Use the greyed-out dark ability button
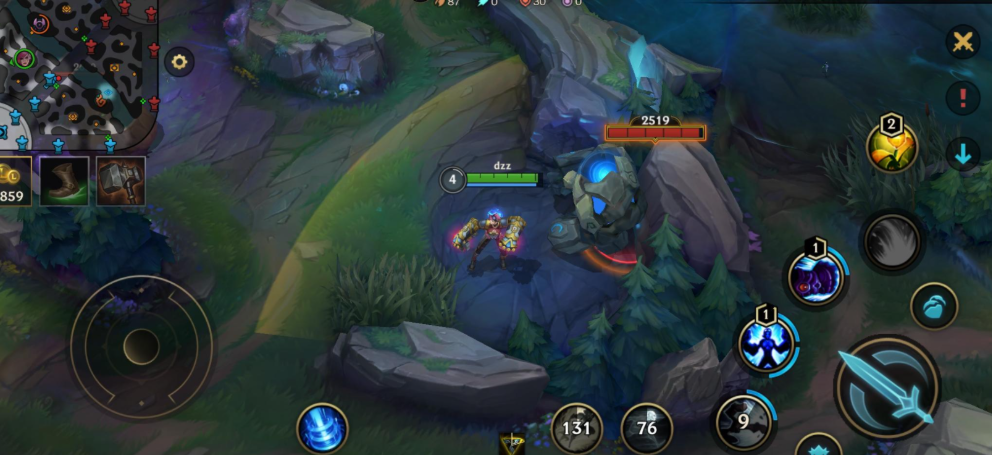This screenshot has height=455, width=992. click(x=891, y=242)
